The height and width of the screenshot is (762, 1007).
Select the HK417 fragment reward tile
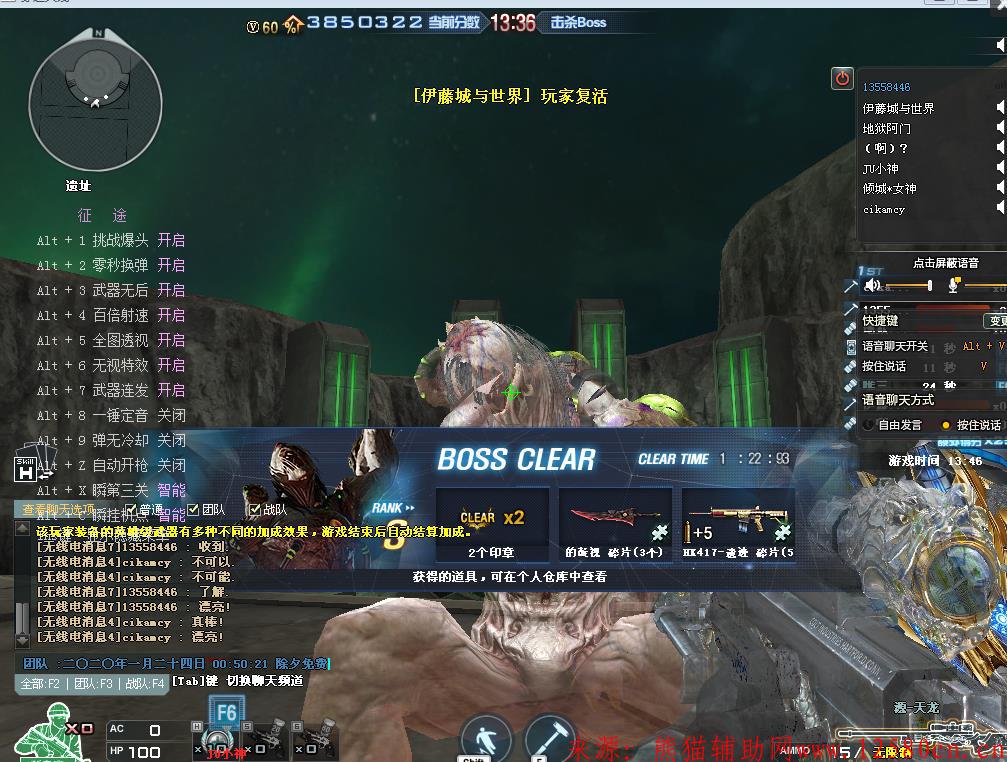coord(738,524)
